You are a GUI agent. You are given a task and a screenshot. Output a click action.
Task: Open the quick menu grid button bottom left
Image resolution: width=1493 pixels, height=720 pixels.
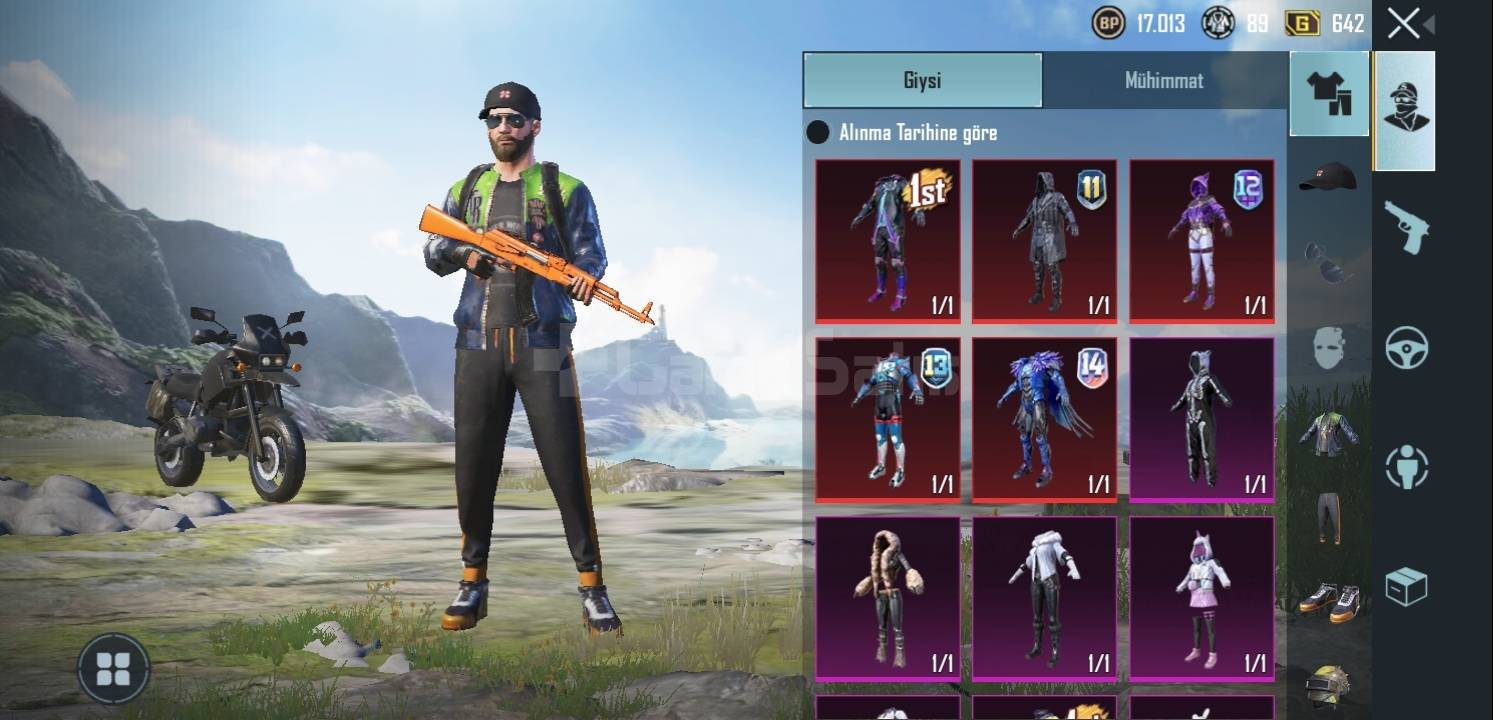pos(113,670)
